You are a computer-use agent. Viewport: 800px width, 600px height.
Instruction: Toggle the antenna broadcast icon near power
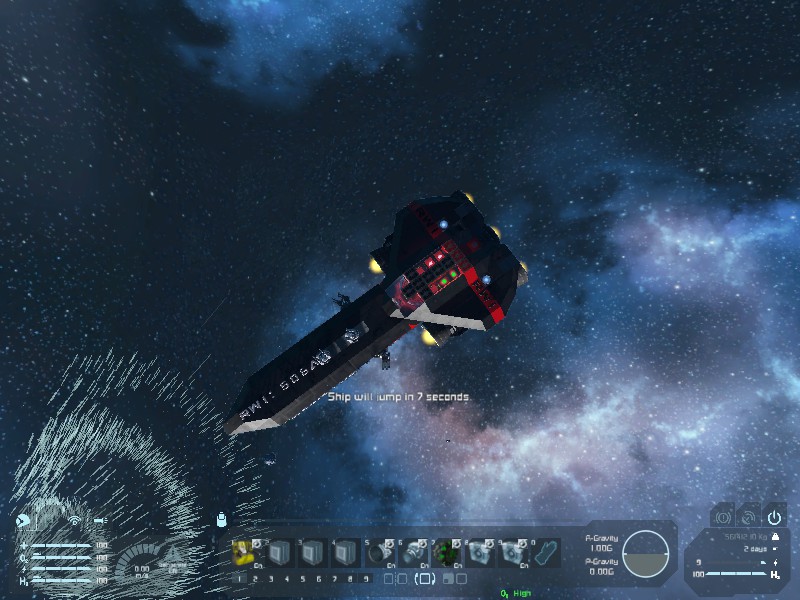click(748, 517)
